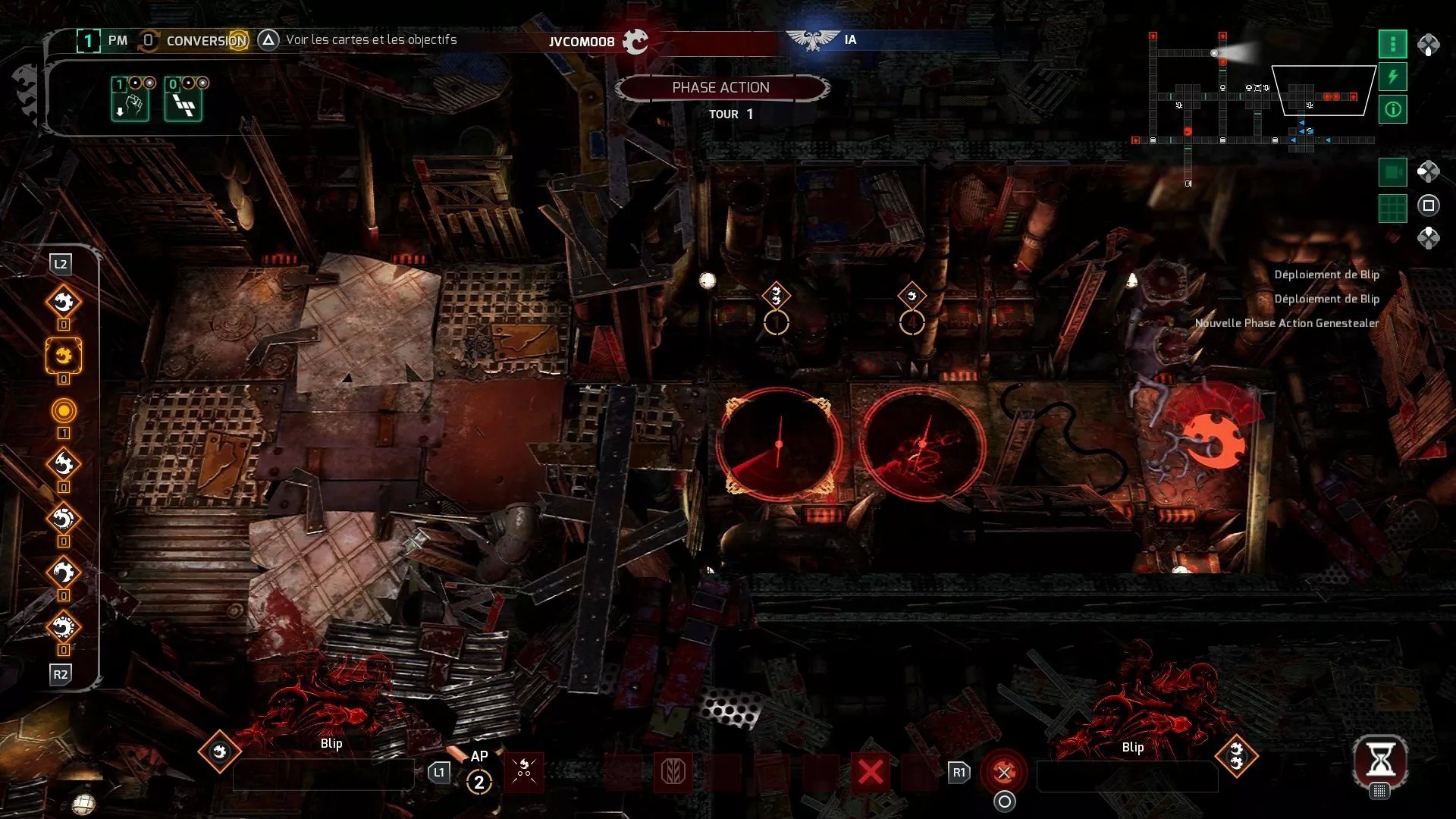Click the hourglass end-phase icon
Viewport: 1456px width, 819px height.
pos(1380,759)
